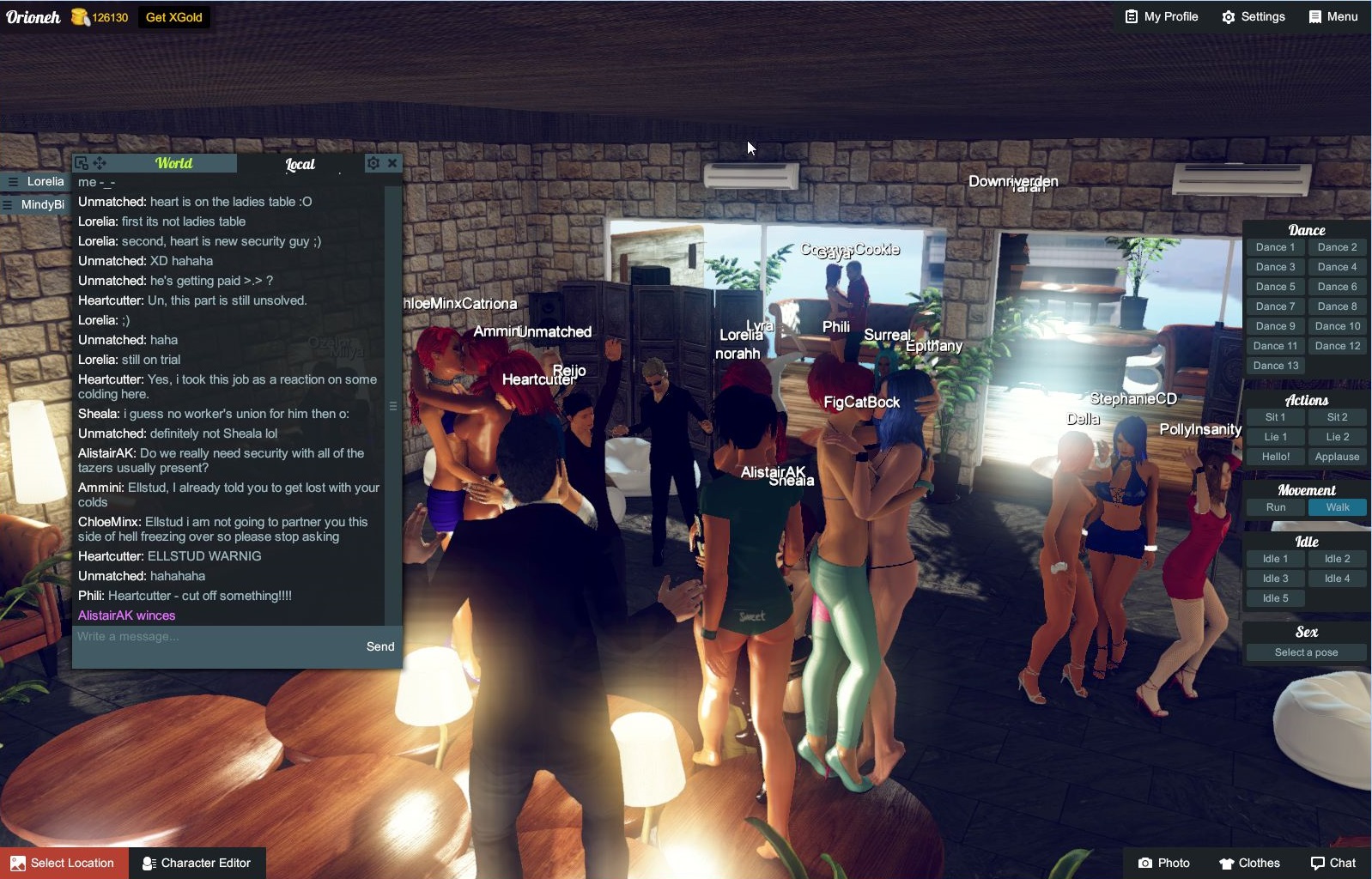Click the move handle icon on the chat window

pos(99,161)
